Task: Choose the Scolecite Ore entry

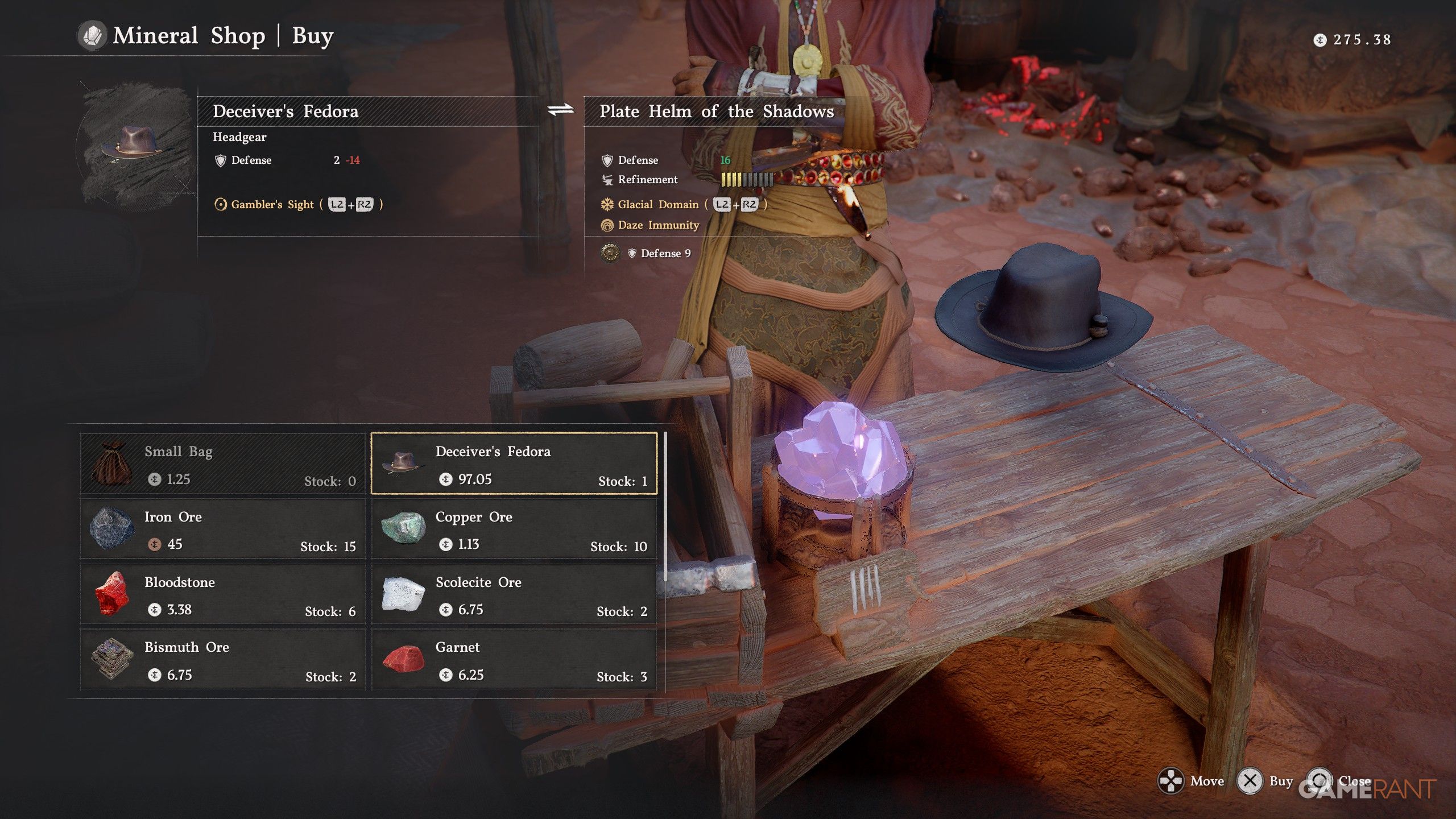Action: pos(514,595)
